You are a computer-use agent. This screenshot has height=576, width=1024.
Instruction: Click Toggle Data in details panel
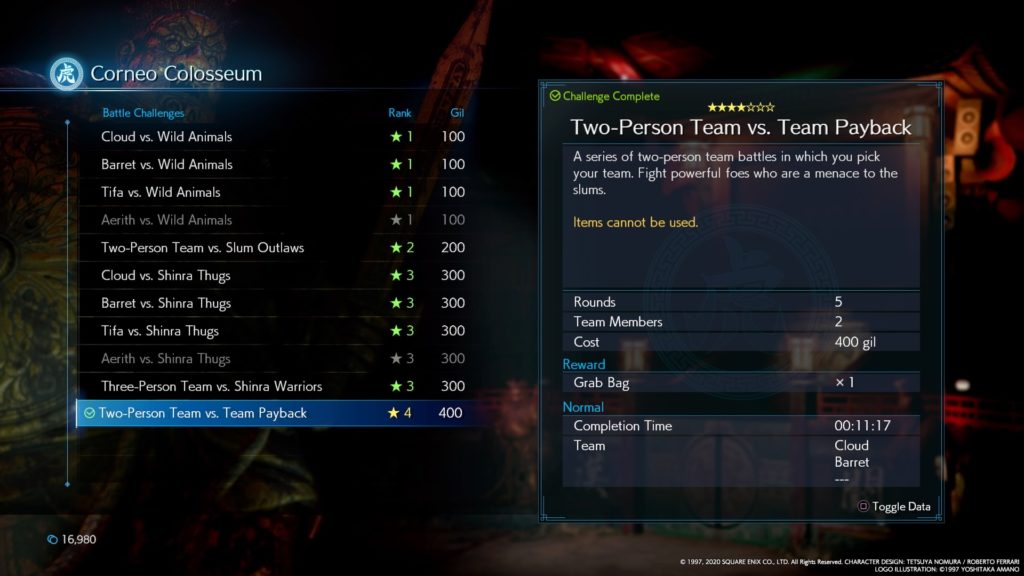pos(895,507)
